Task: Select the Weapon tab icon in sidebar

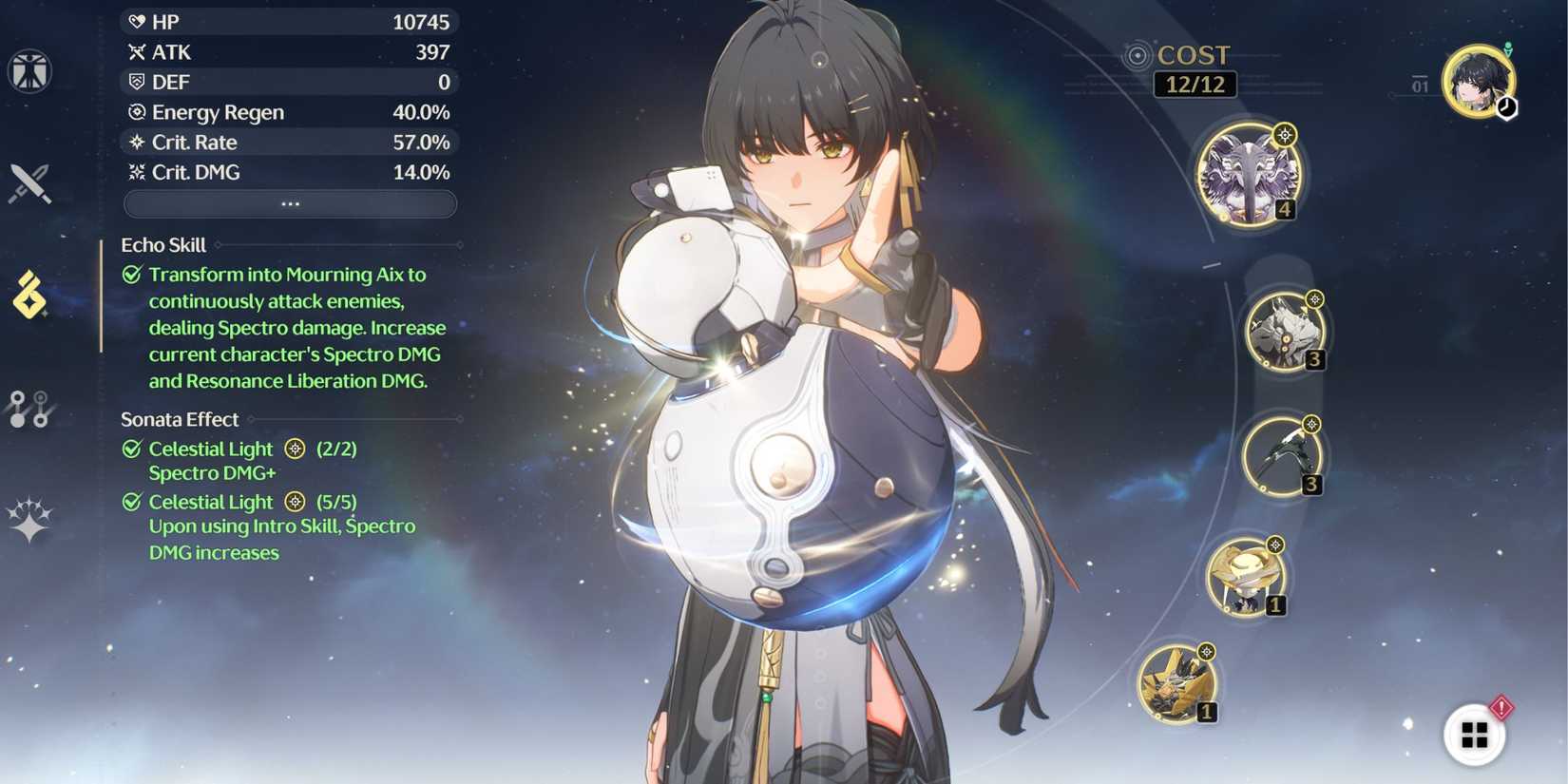Action: (31, 185)
